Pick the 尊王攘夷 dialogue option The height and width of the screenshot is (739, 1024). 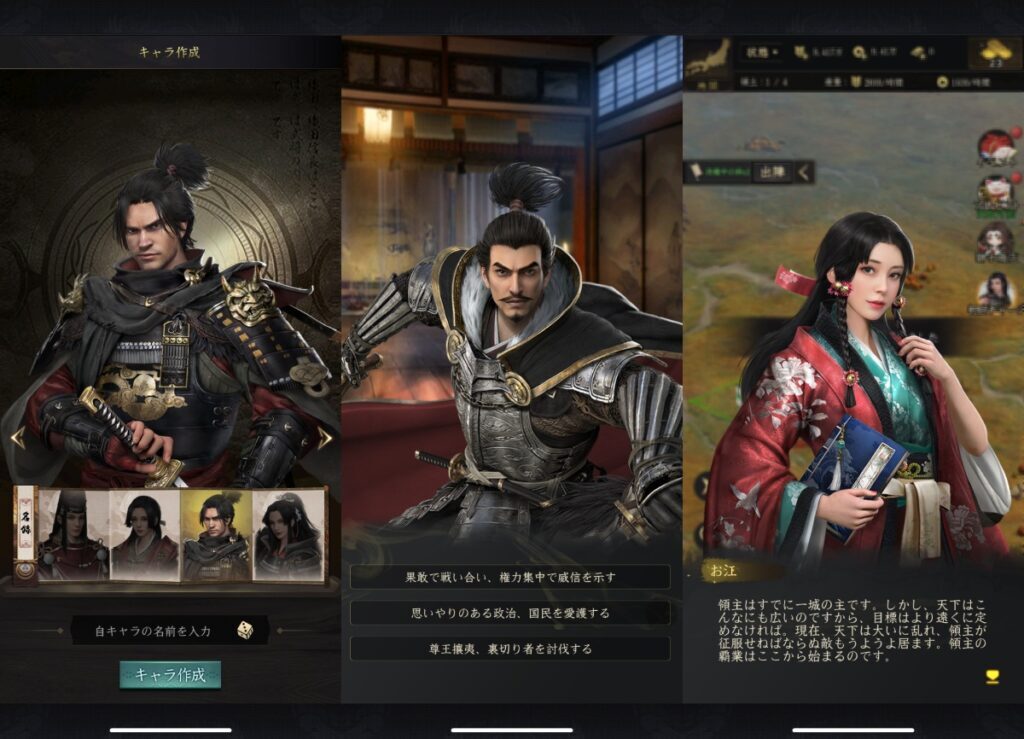coord(510,648)
